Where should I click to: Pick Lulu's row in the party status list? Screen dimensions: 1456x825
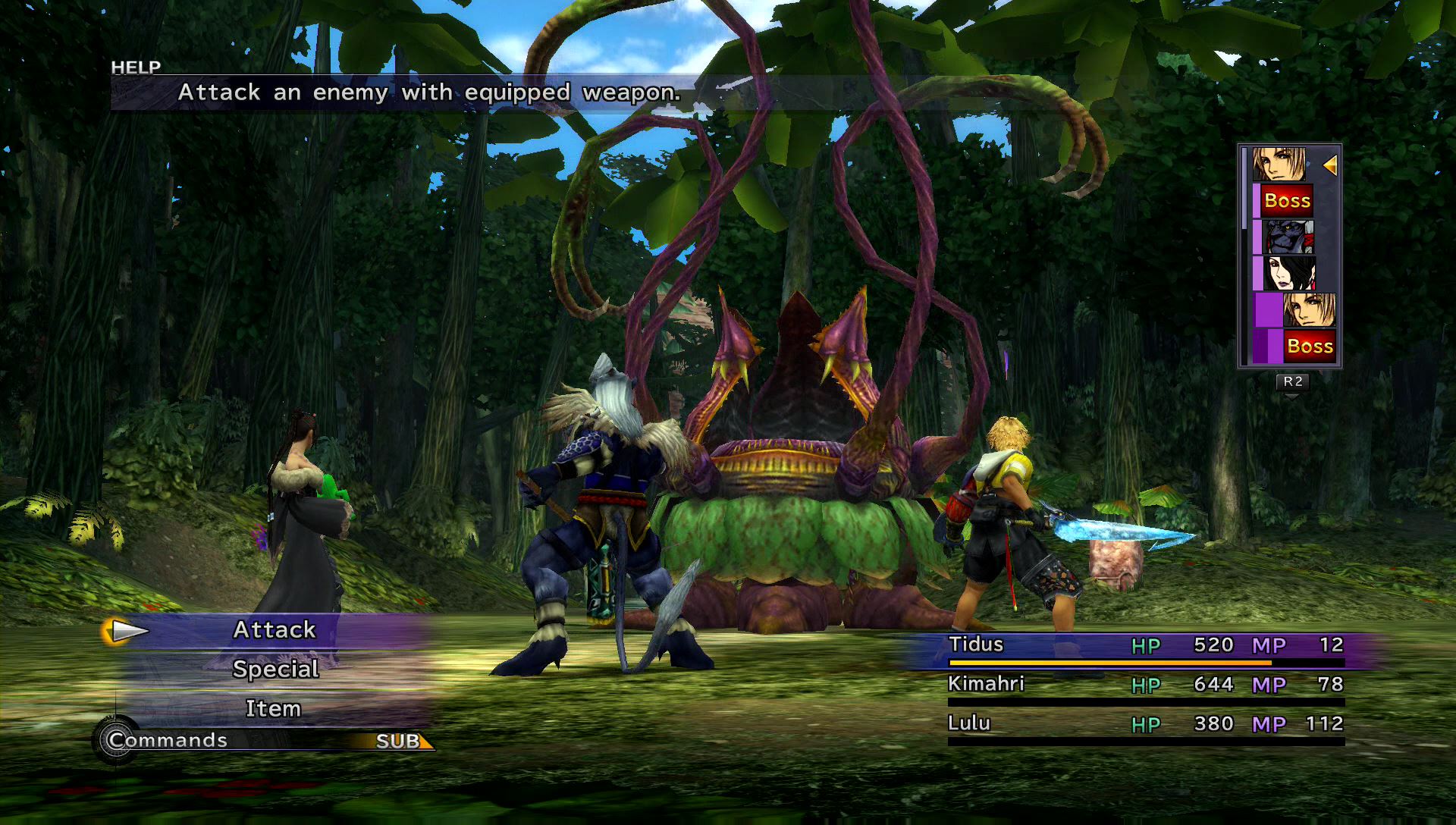1145,724
